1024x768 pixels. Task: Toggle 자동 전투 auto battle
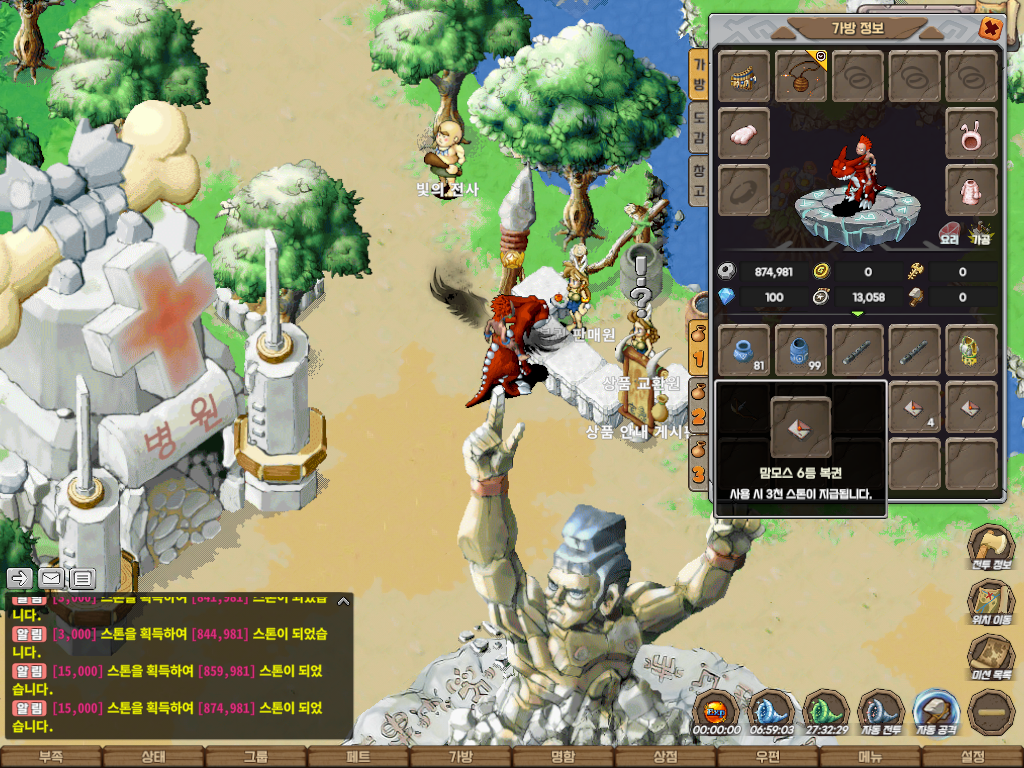pyautogui.click(x=881, y=712)
